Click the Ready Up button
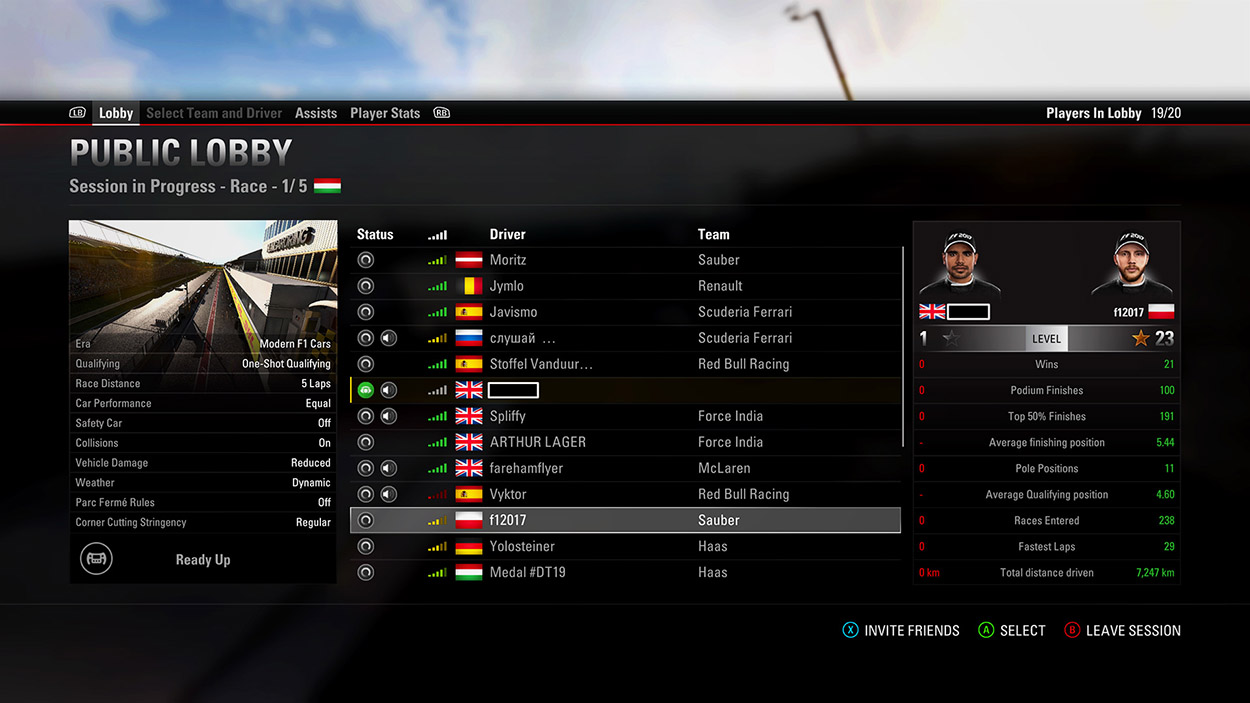1250x703 pixels. (x=202, y=560)
